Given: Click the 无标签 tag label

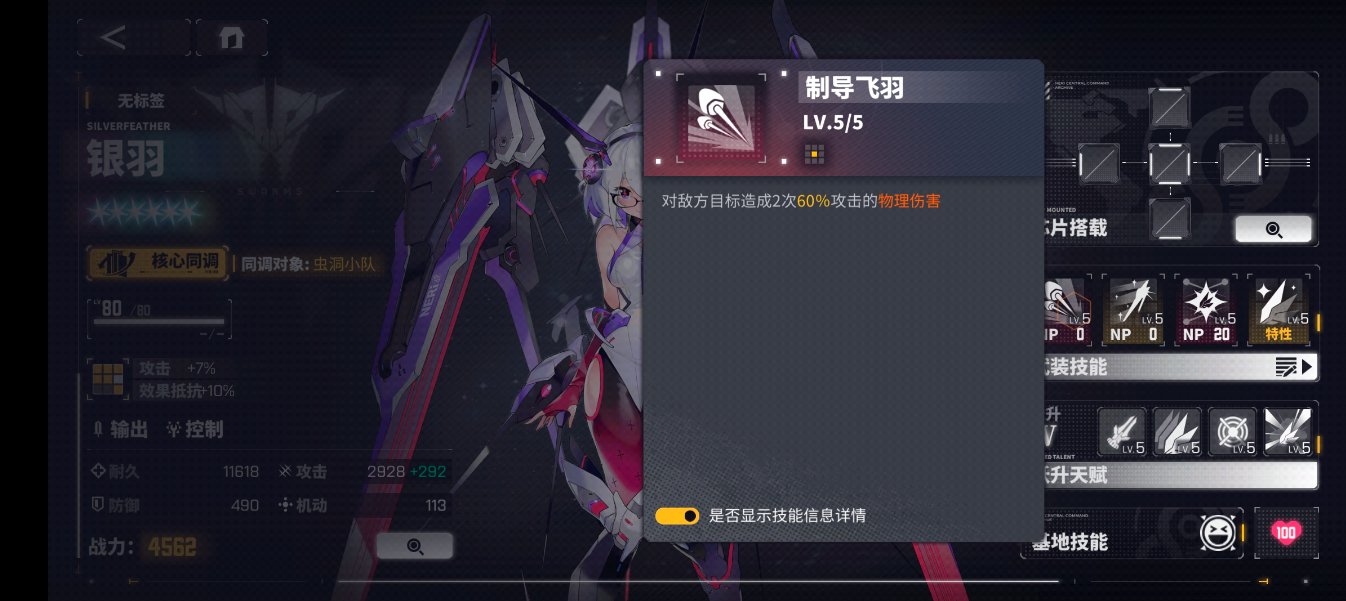Looking at the screenshot, I should tap(140, 100).
